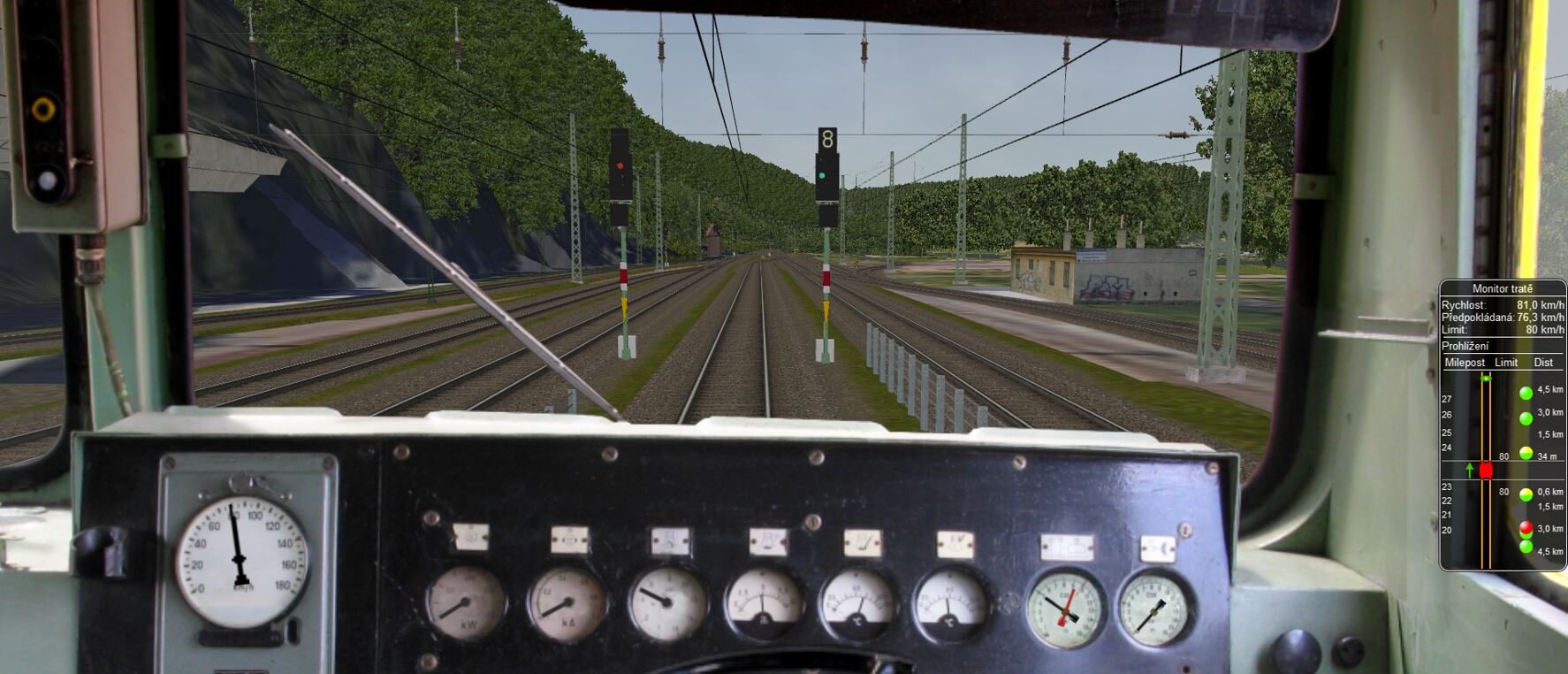1568x674 pixels.
Task: Click the "Monitor tratě" window title bar
Action: click(1502, 288)
